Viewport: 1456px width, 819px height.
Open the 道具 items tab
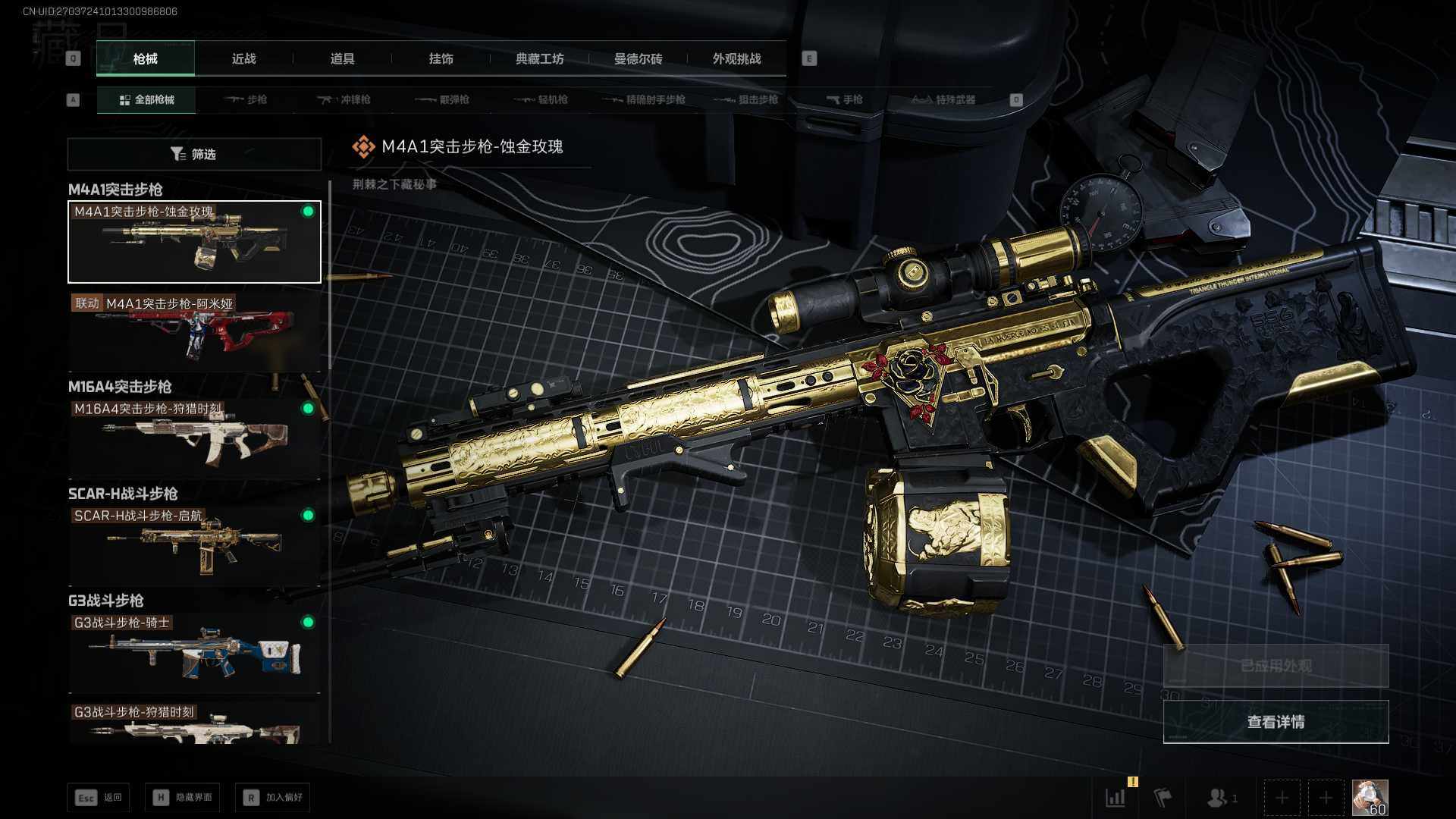coord(342,58)
